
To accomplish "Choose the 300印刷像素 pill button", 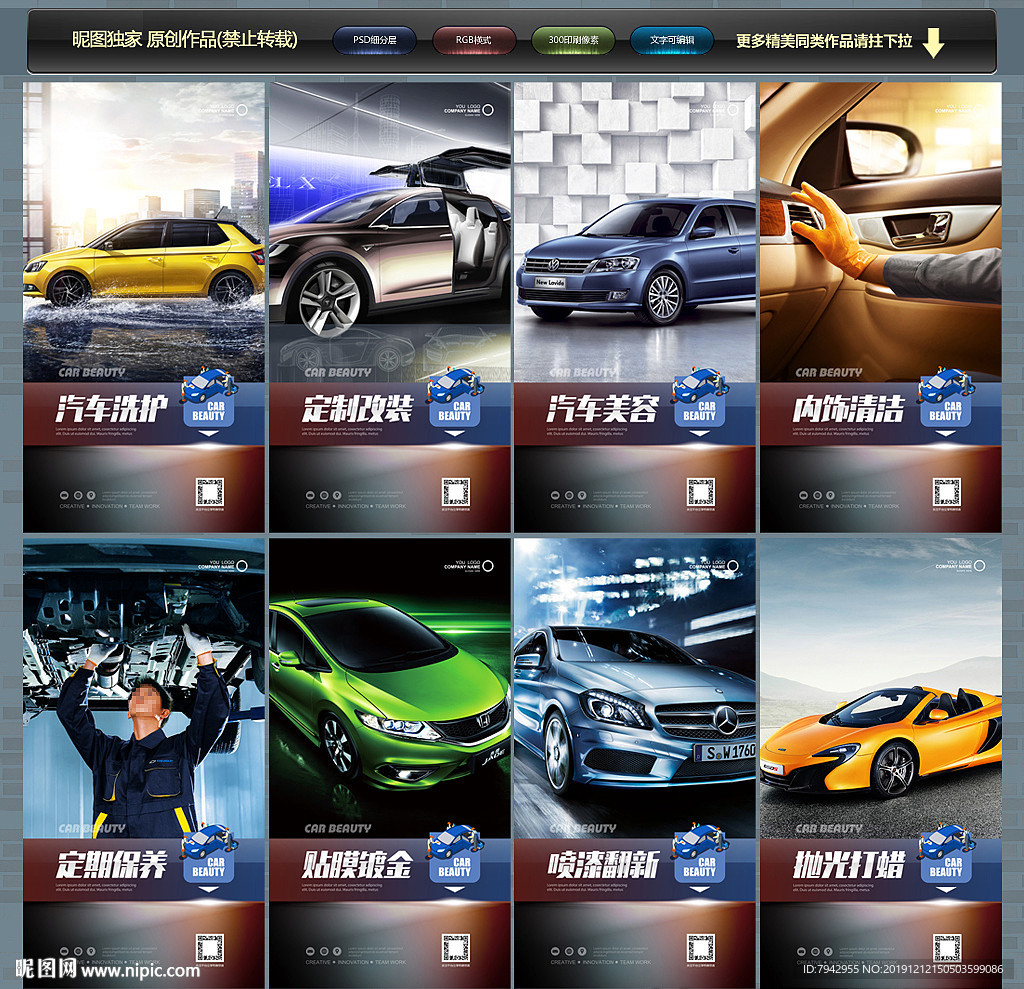I will 573,41.
